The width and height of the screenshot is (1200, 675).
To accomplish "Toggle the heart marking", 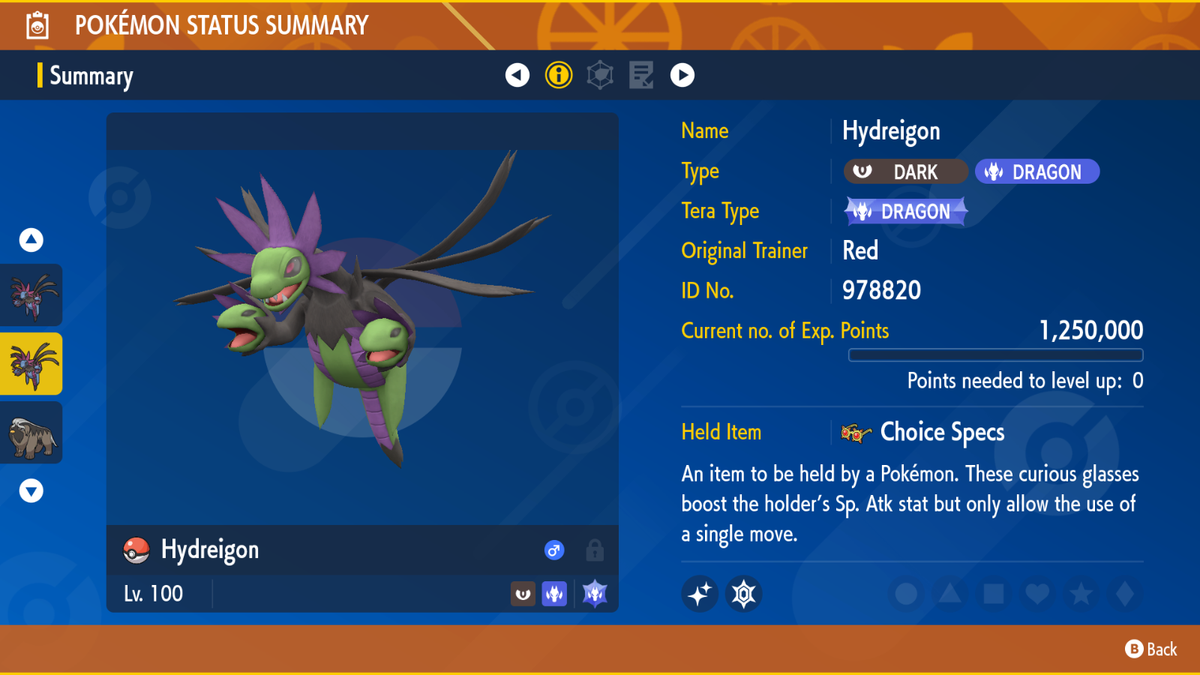I will click(x=1037, y=594).
